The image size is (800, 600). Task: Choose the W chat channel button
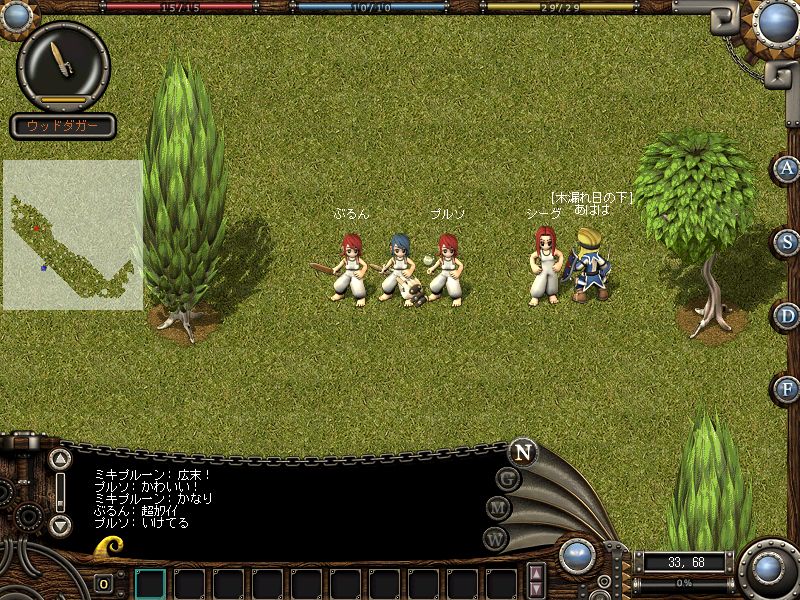point(496,538)
